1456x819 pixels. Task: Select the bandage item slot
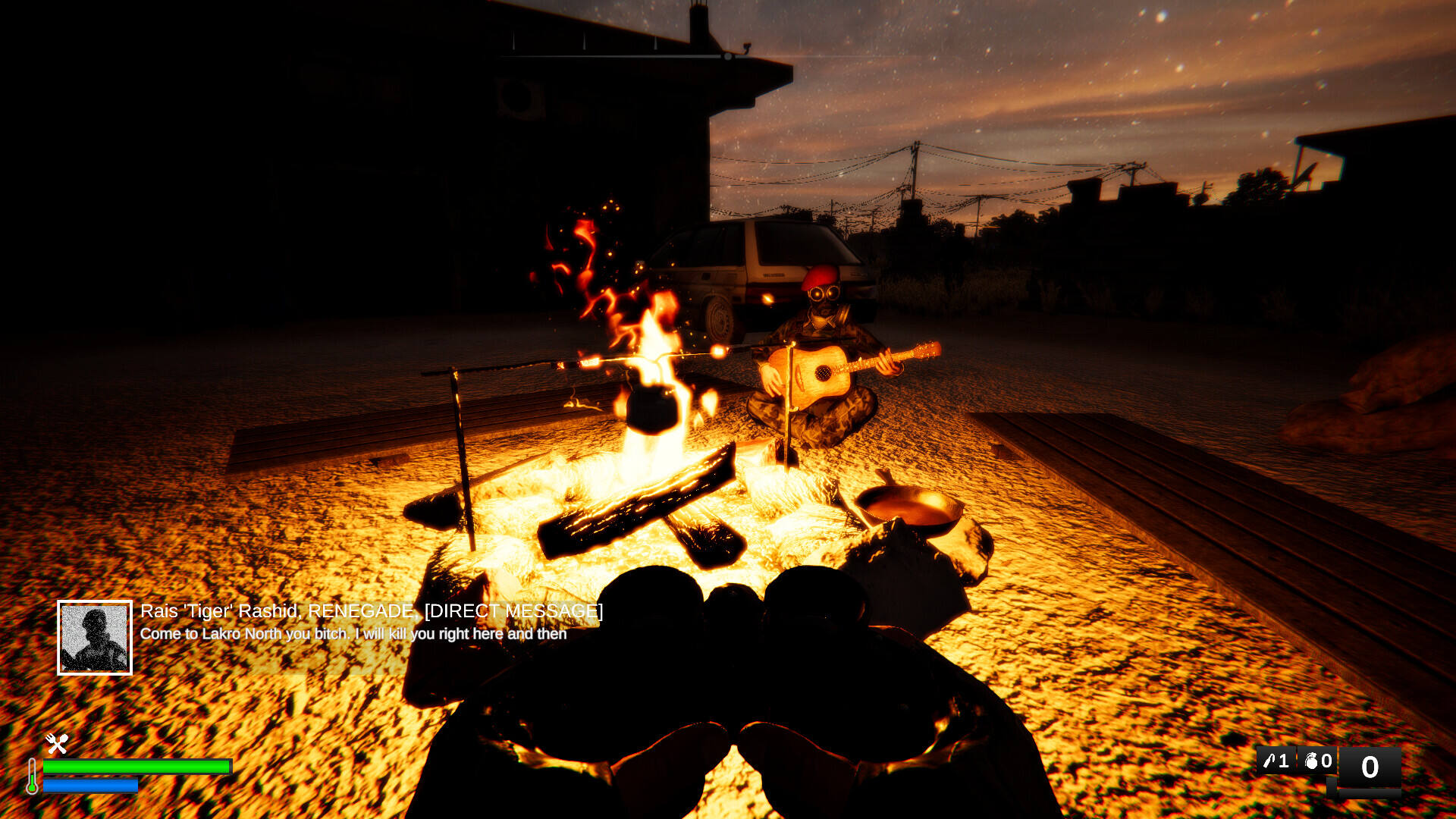pos(1276,761)
